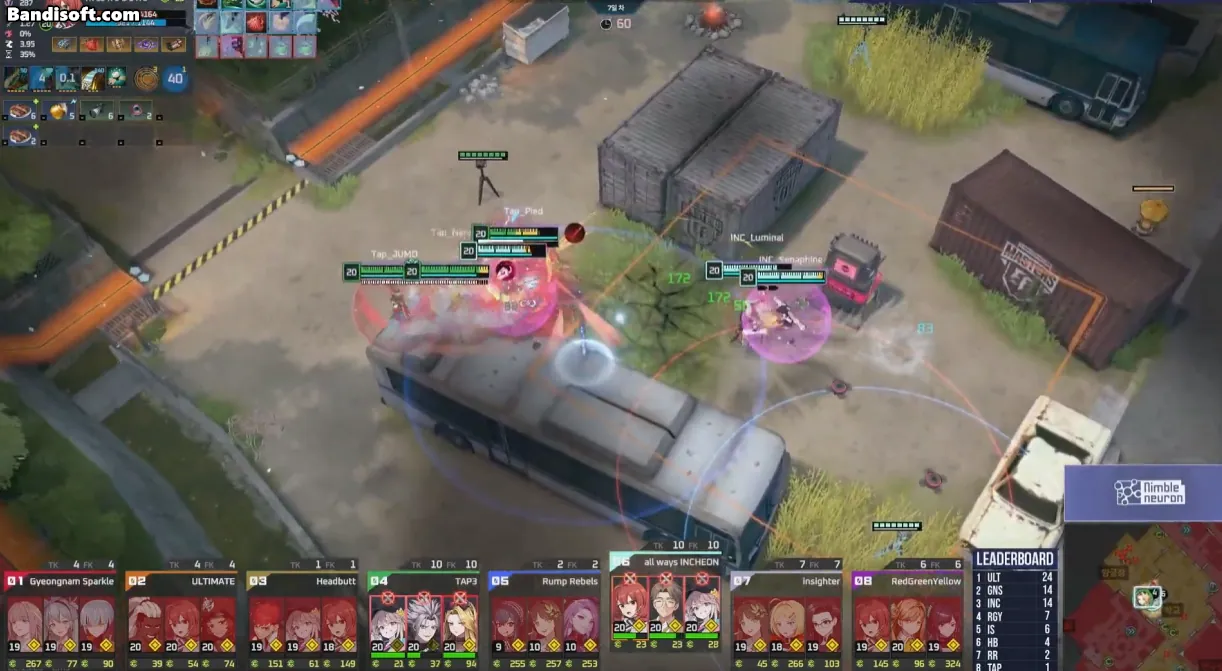Click the Nimble Neuron logo

(1150, 492)
